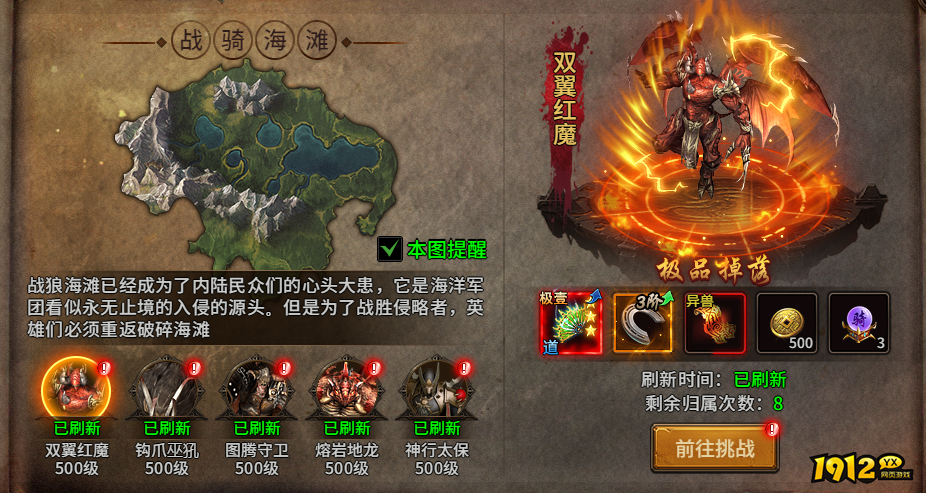Inspect the green fan 极壹 drop item

click(x=570, y=323)
